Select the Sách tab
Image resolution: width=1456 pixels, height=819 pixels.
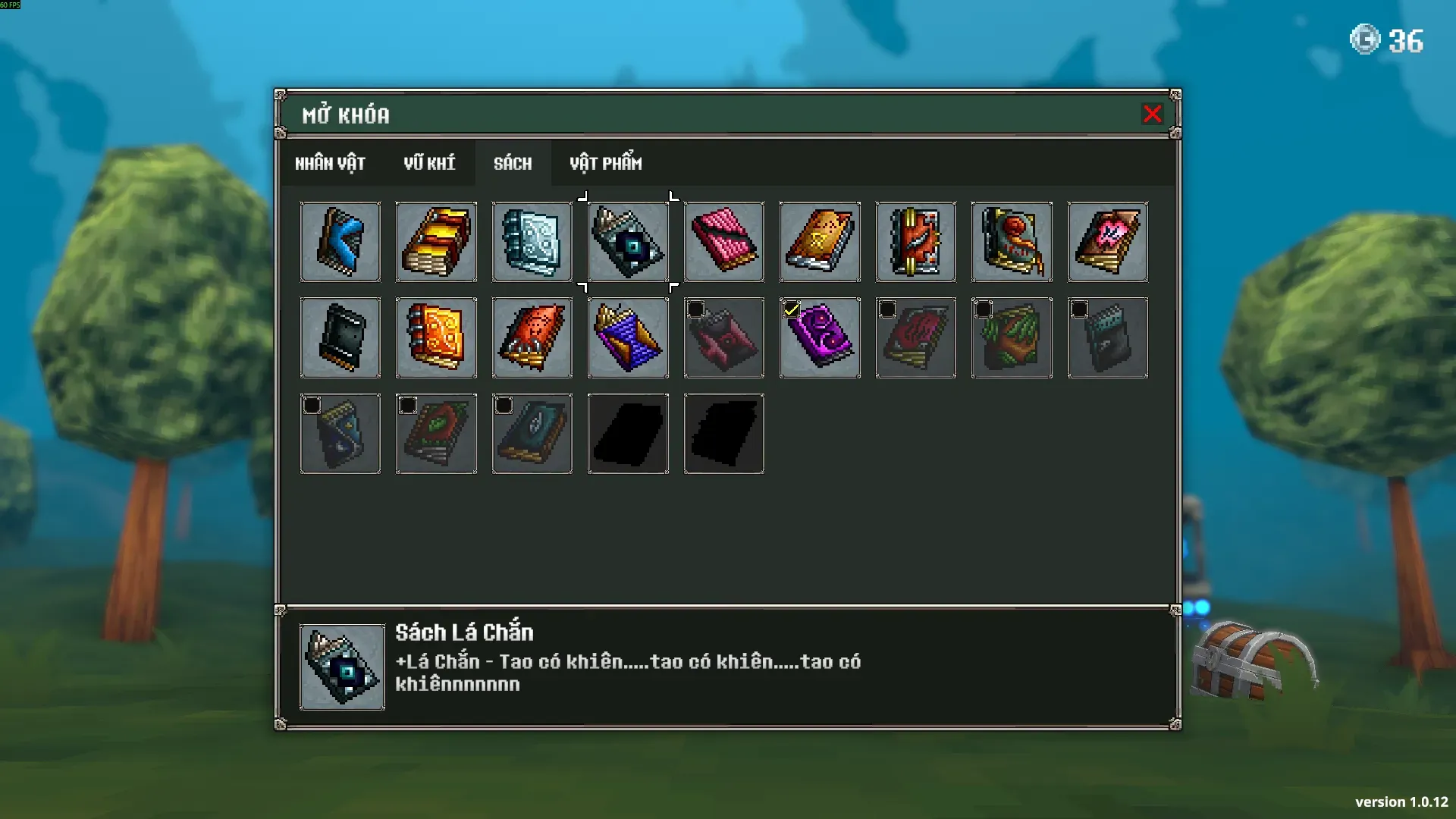[x=513, y=163]
